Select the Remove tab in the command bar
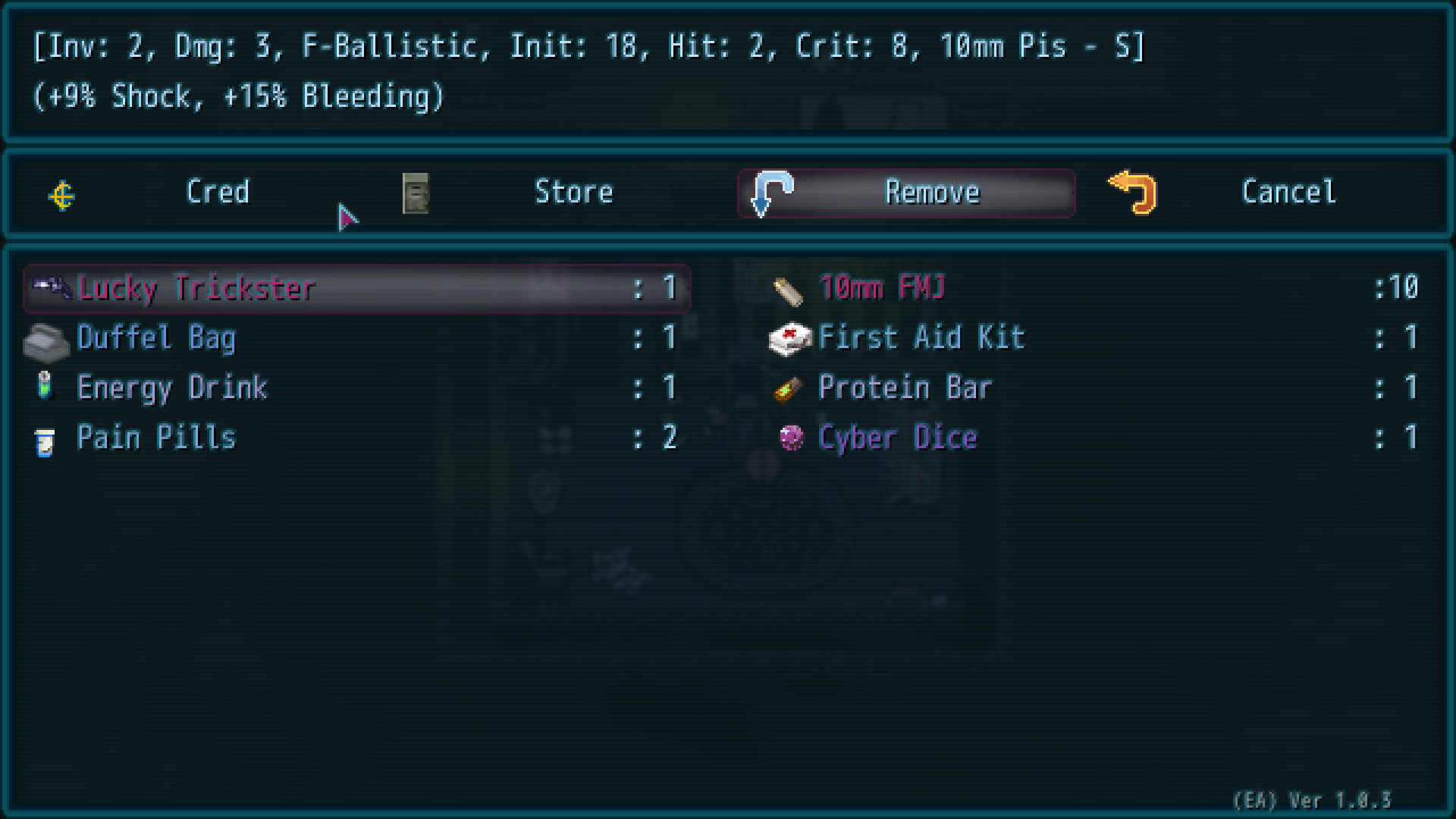The height and width of the screenshot is (819, 1456). [933, 193]
